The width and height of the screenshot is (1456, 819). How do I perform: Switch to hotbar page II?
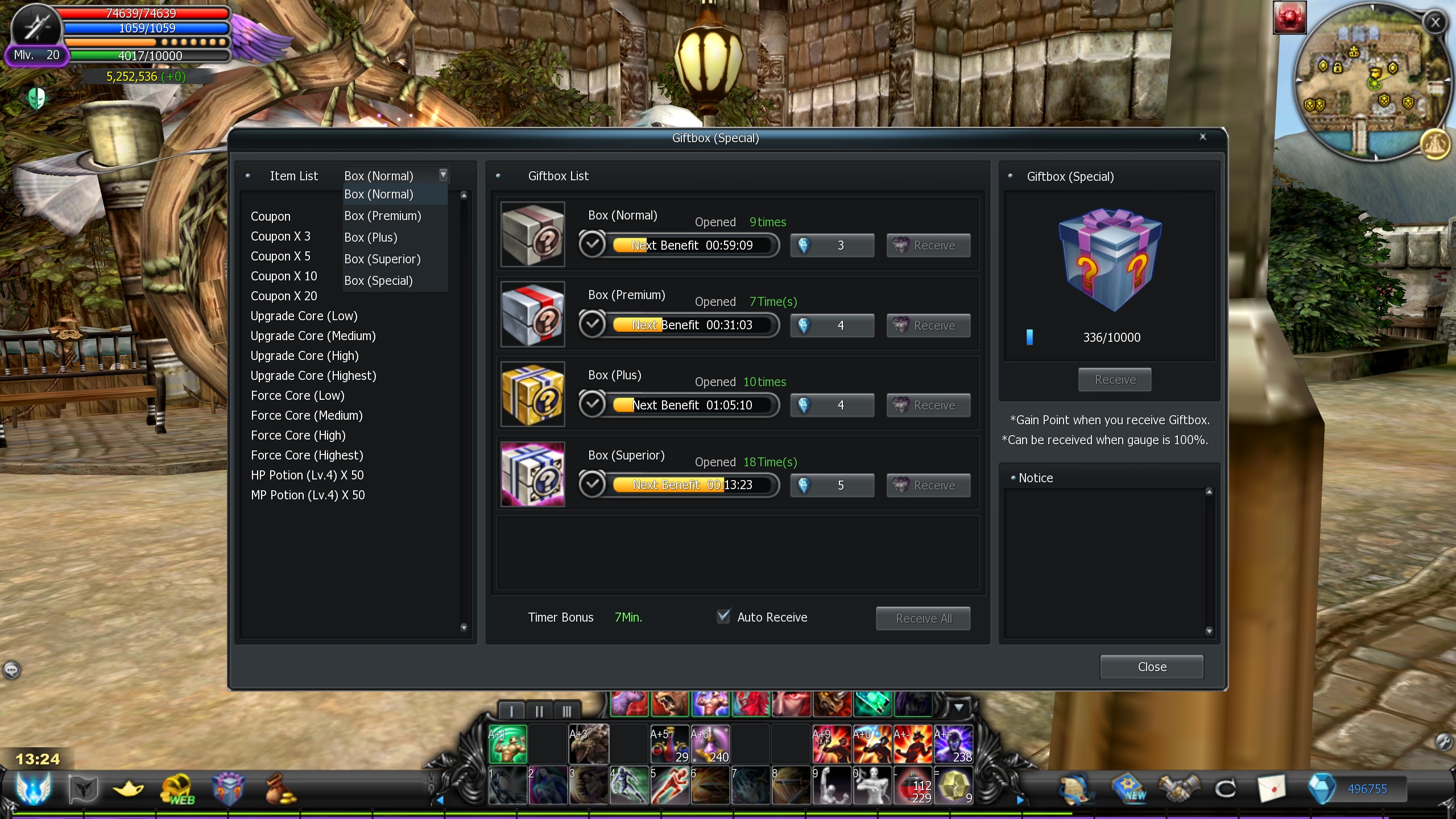click(x=539, y=711)
